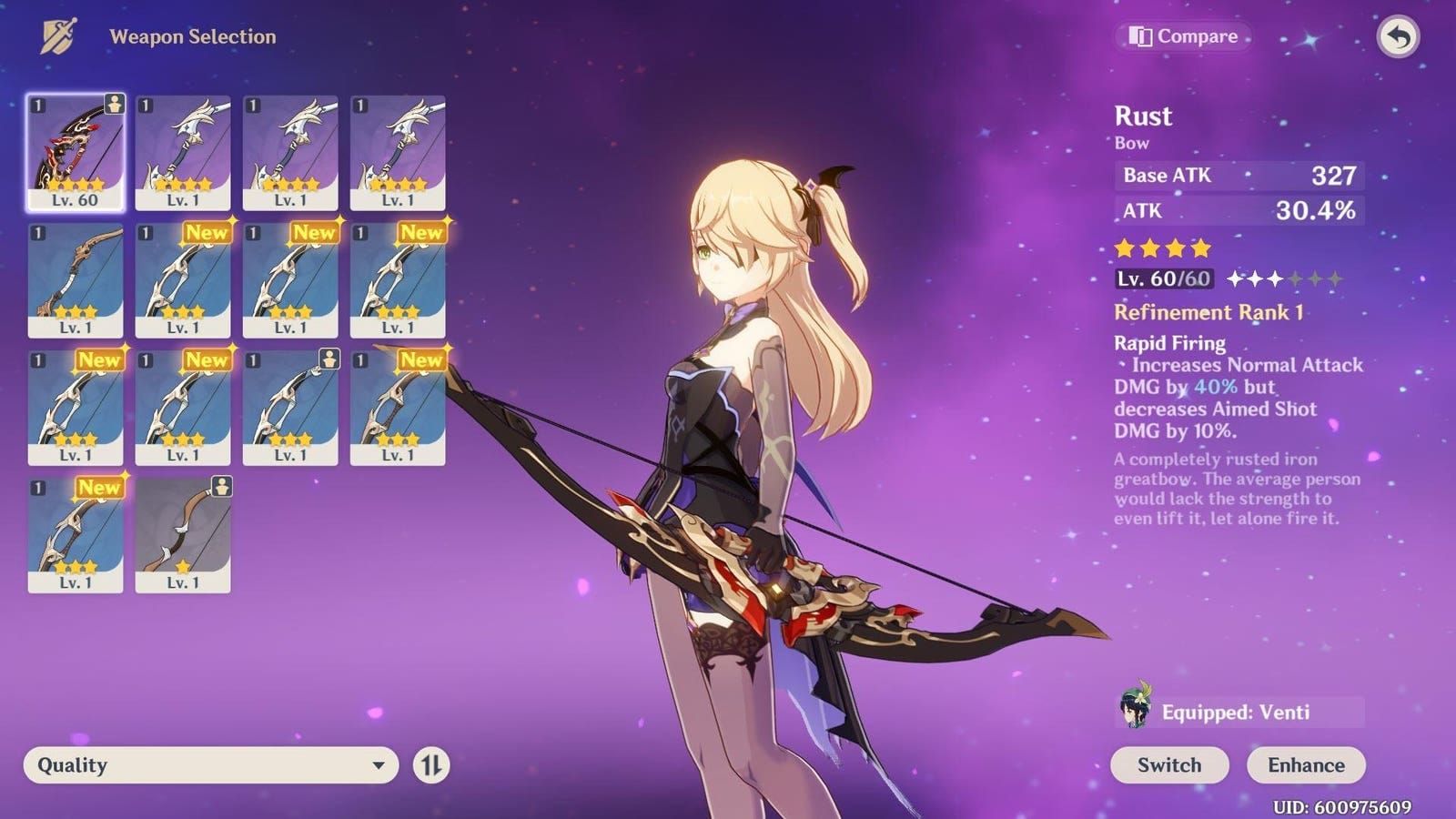
Task: Enhance the Rust bow
Action: pos(1306,765)
